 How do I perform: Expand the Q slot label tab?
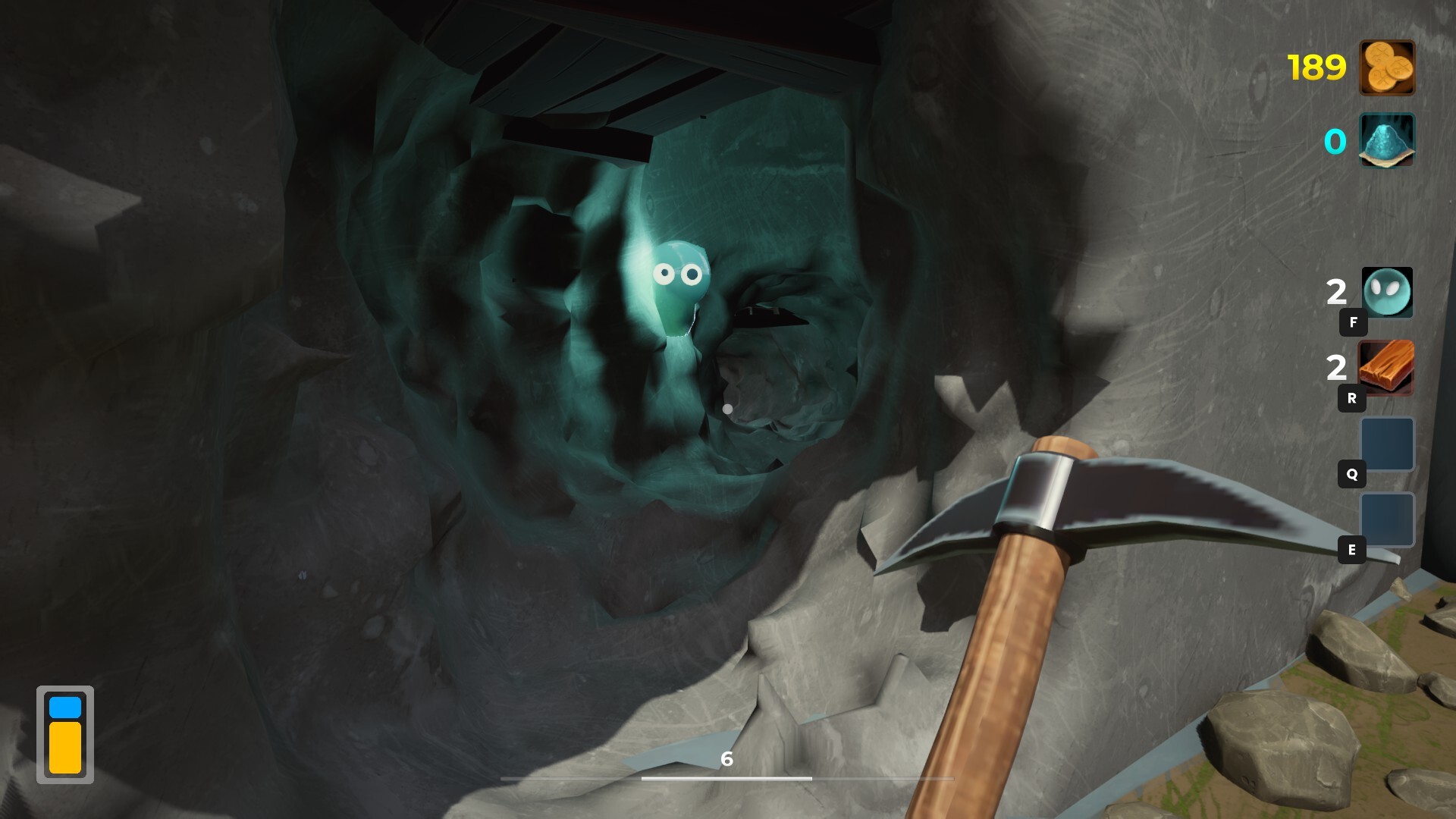[1353, 472]
